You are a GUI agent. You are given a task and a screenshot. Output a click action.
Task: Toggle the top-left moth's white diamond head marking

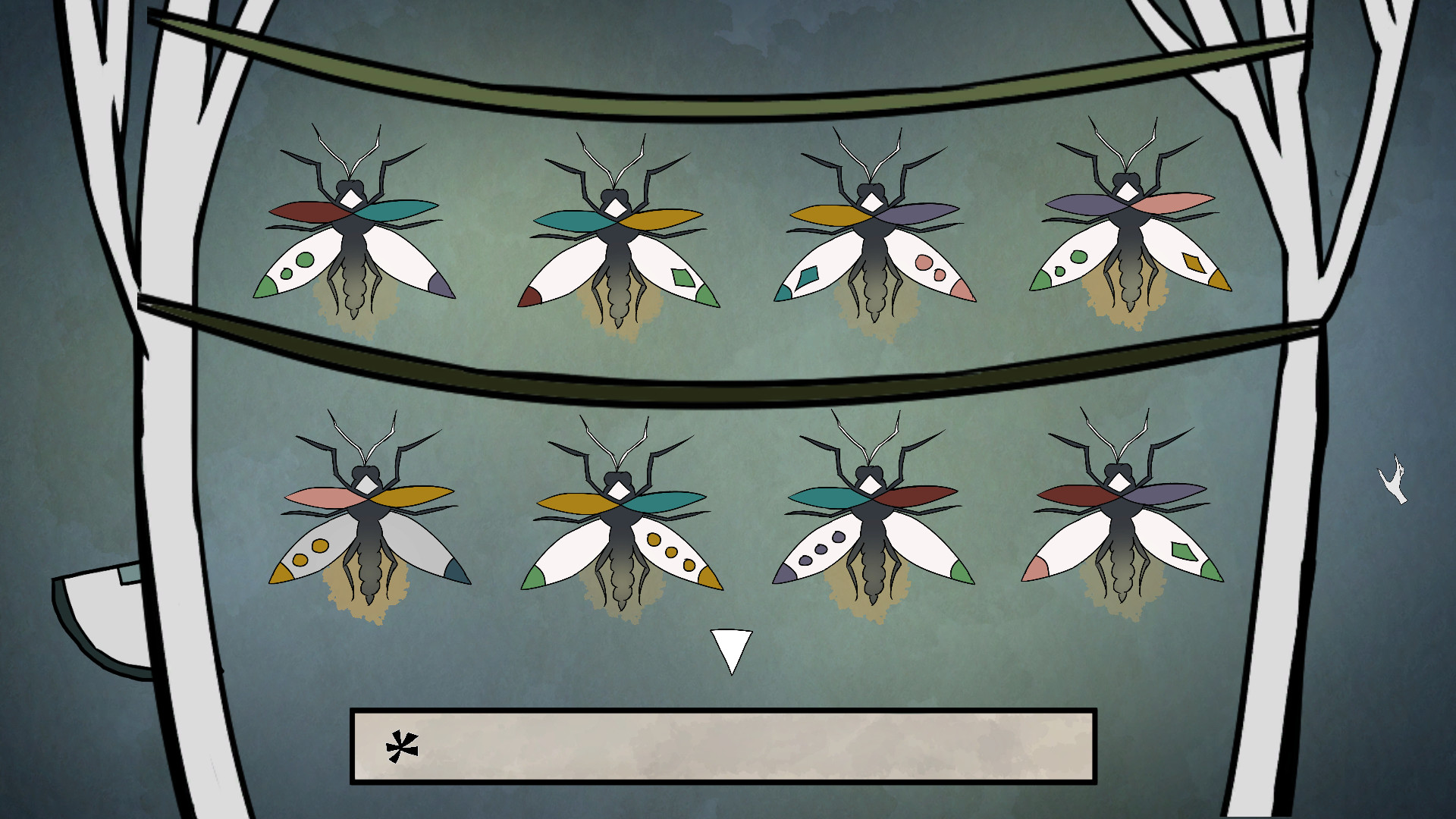point(350,199)
